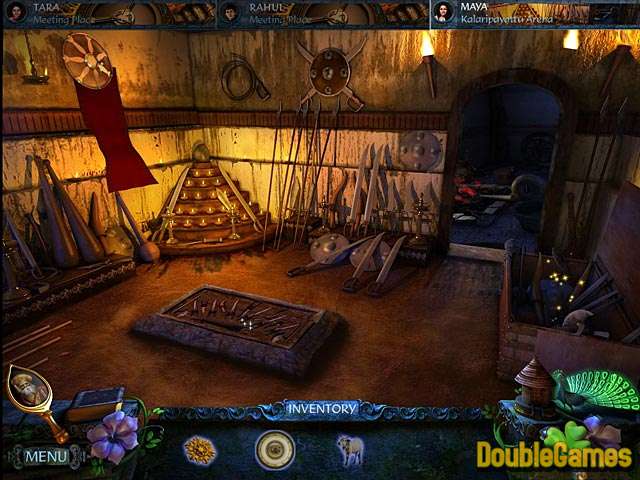Viewport: 640px width, 480px height.
Task: Click the Inventory label header
Action: point(320,408)
